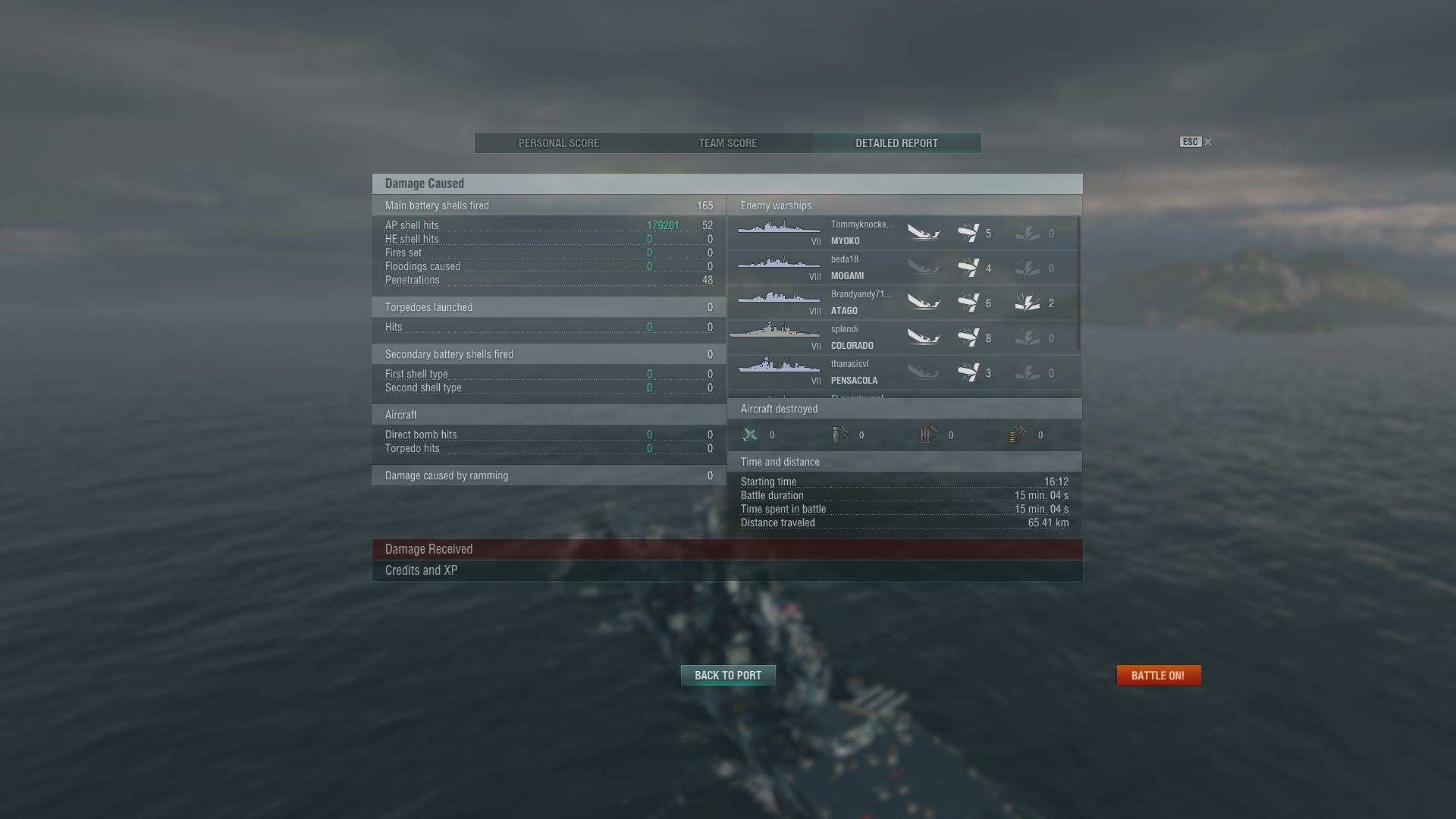Choose the Atago enemy warship row
This screenshot has width=1456, height=819.
[x=902, y=303]
